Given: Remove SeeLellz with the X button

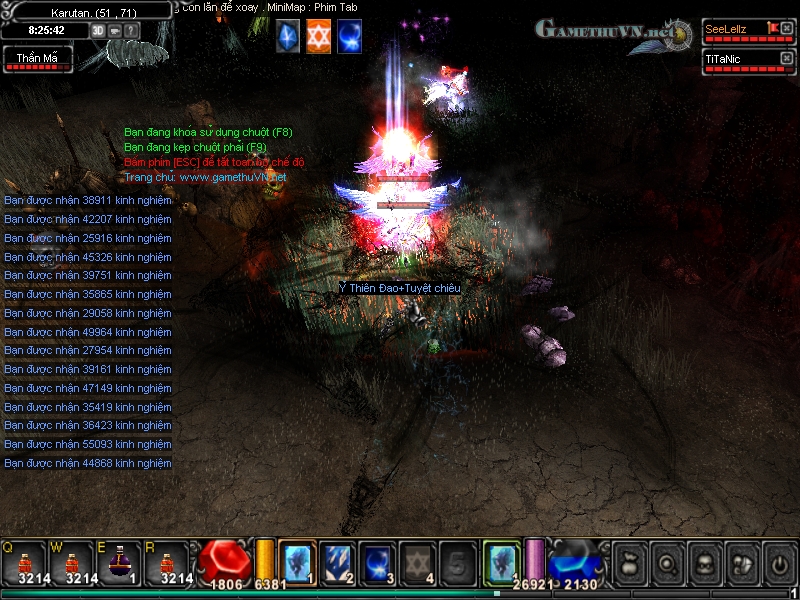Looking at the screenshot, I should [x=786, y=29].
